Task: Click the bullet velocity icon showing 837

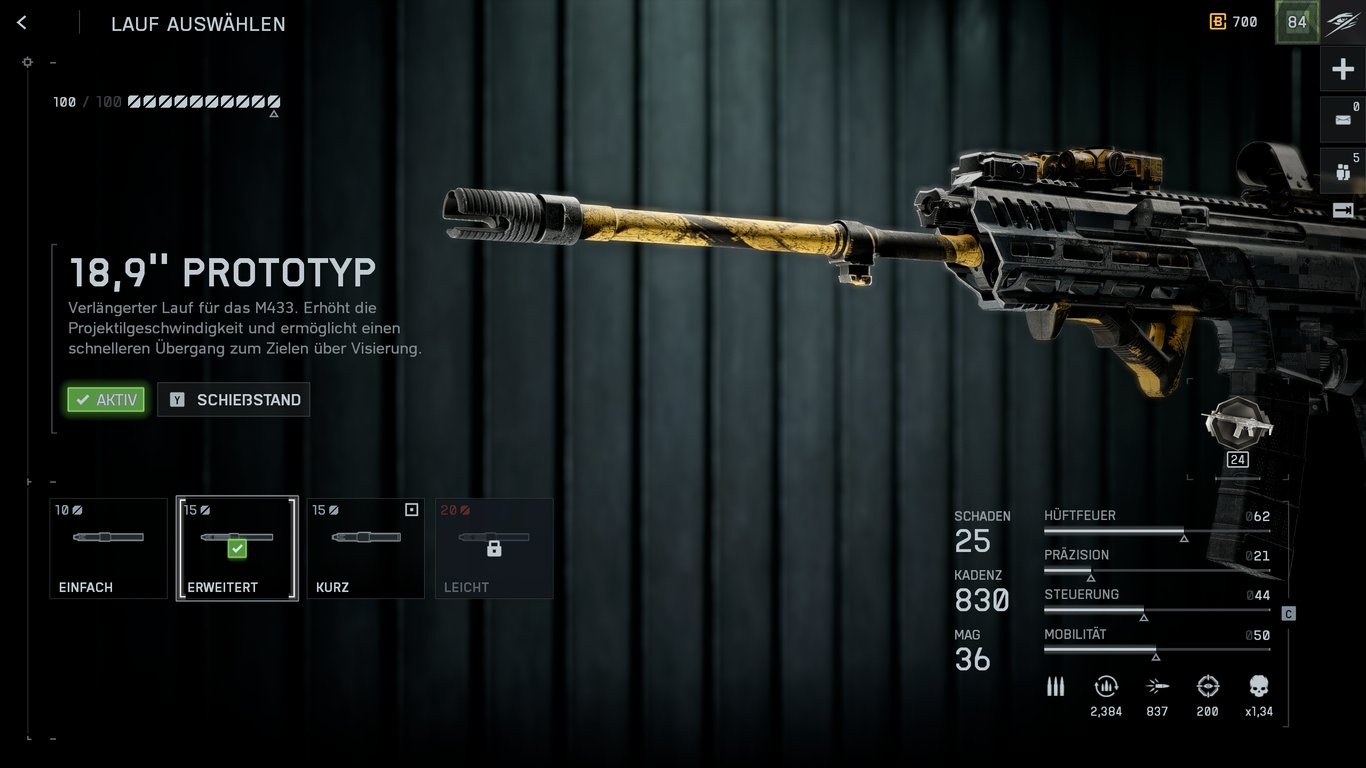Action: pyautogui.click(x=1157, y=687)
